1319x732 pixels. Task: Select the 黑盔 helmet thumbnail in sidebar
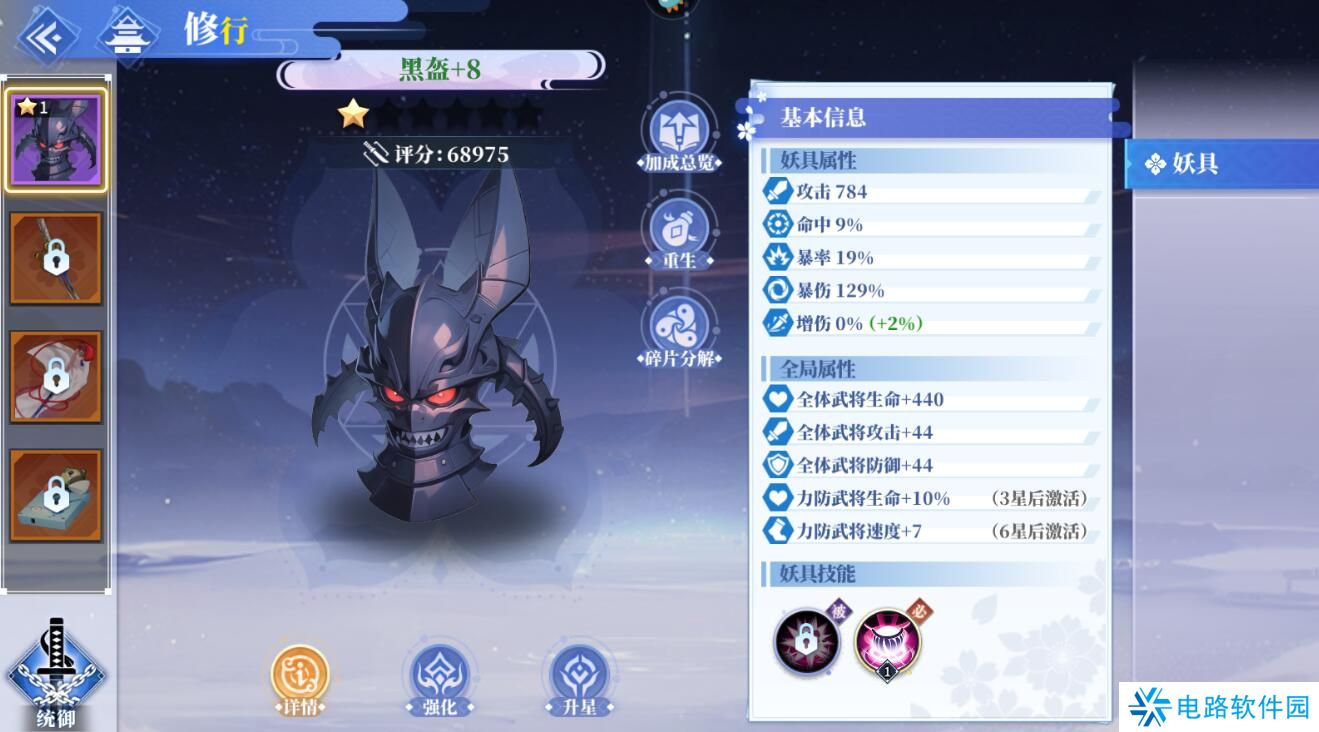pyautogui.click(x=55, y=140)
